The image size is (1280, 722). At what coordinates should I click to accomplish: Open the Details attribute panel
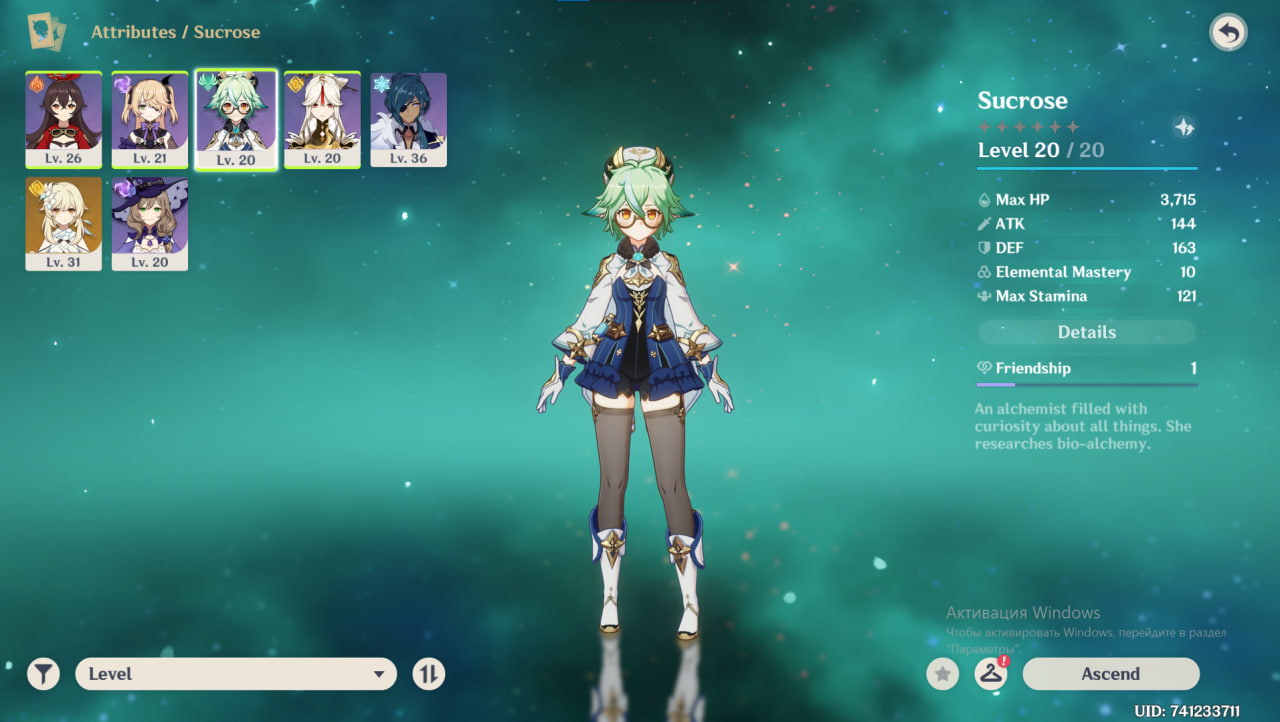pos(1087,332)
